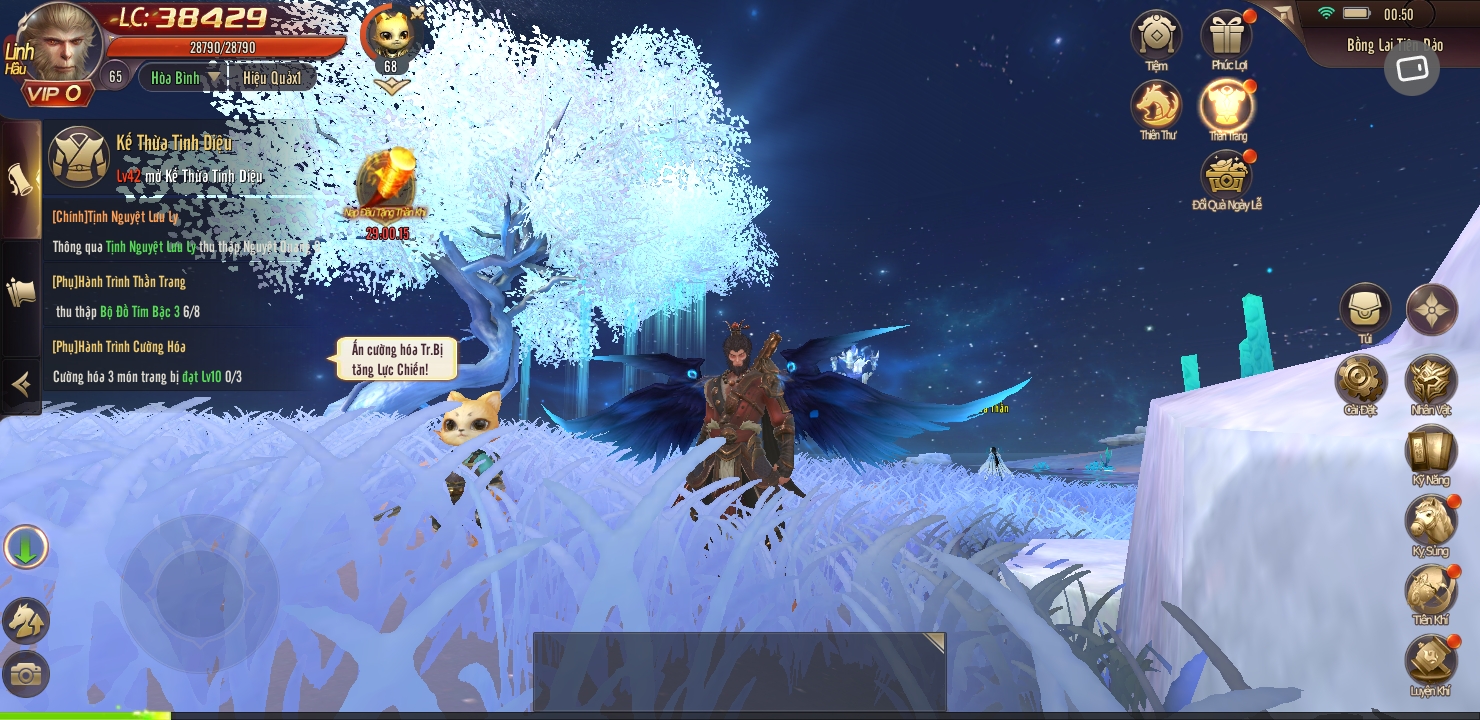Open the Đổi Quà Ngày Lễ chest
Viewport: 1480px width, 720px height.
click(1226, 175)
